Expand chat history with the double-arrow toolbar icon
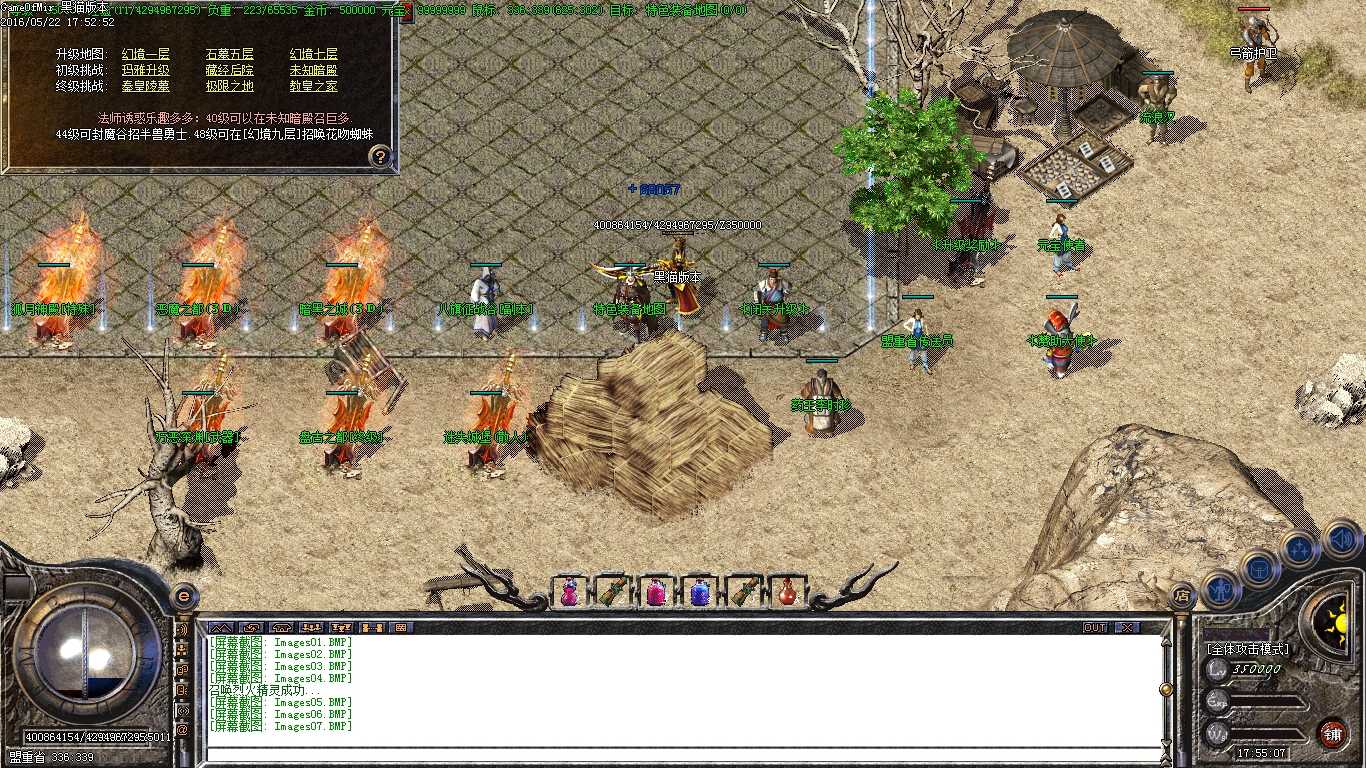Screen dimensions: 1366x768 point(251,628)
